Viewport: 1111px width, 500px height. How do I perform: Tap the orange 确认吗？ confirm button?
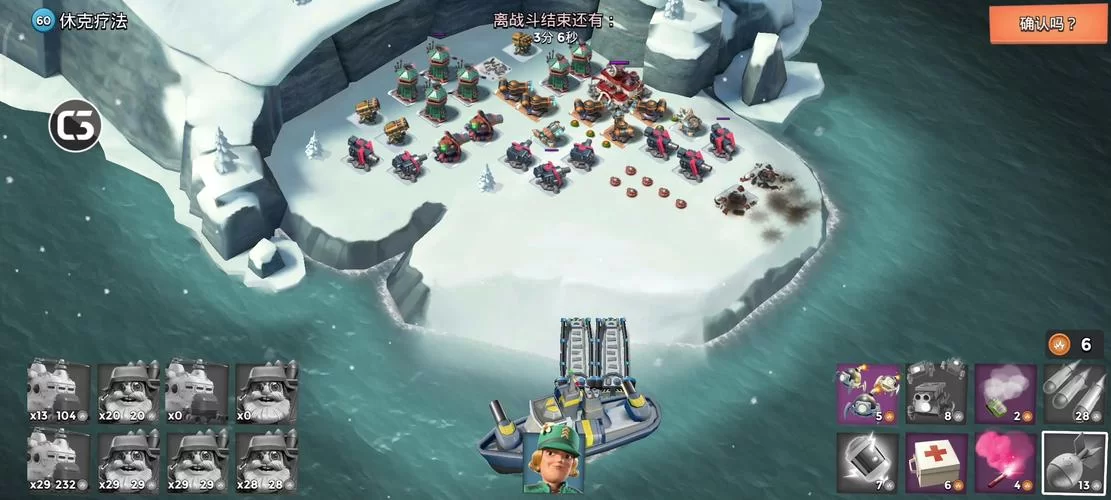click(1048, 24)
